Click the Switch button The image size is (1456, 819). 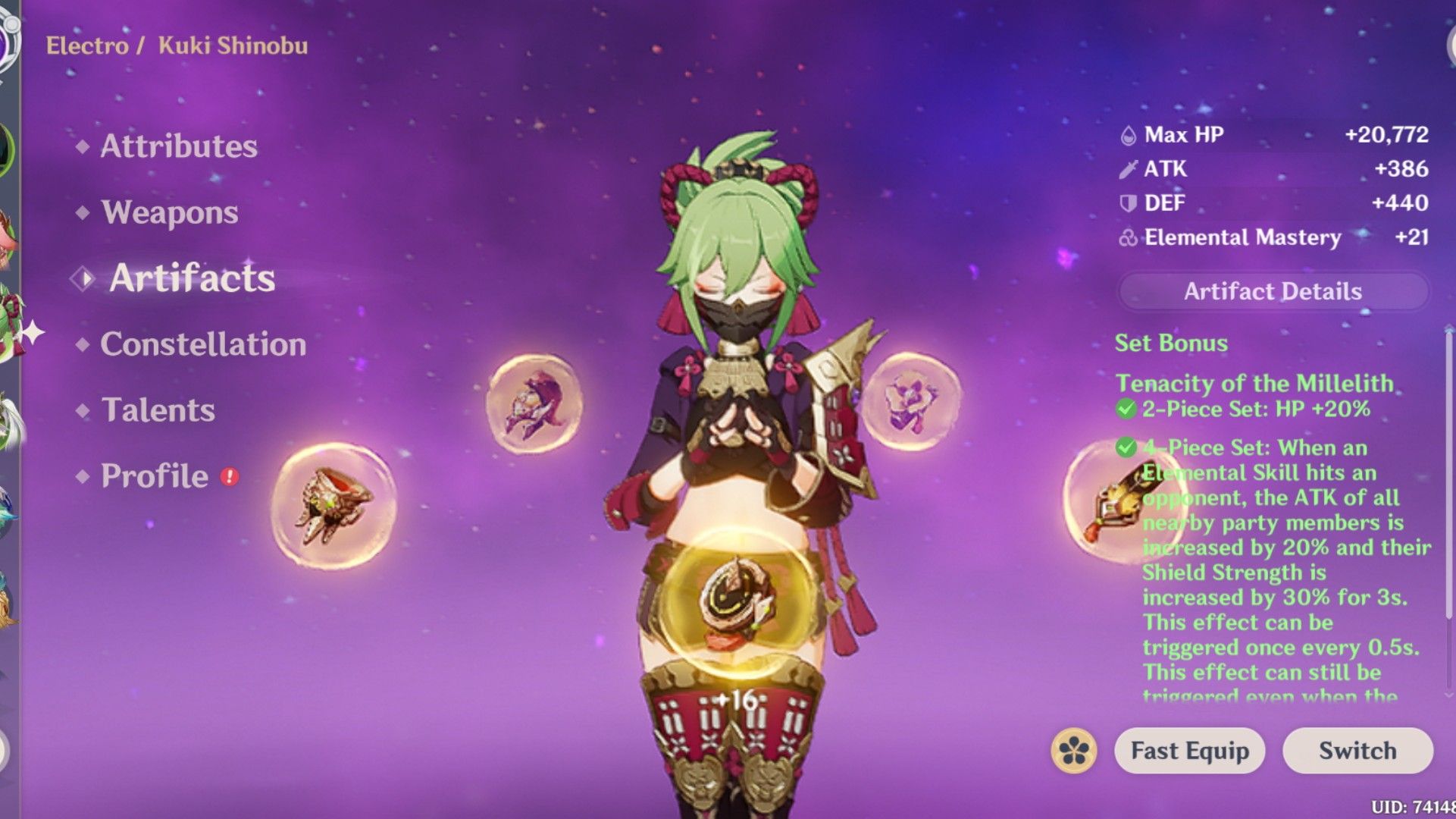pos(1357,751)
